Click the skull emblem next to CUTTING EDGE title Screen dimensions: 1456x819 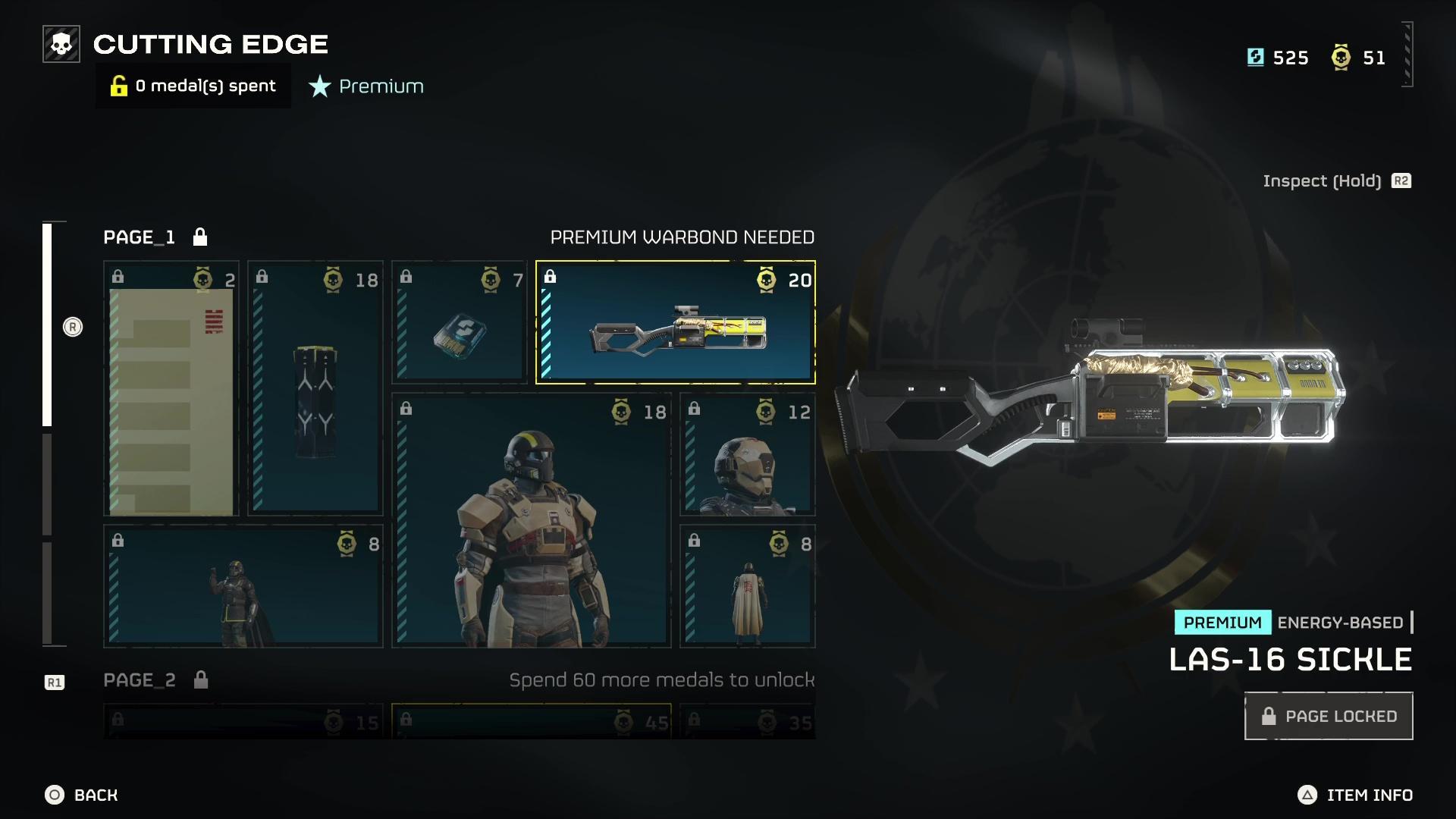coord(60,43)
